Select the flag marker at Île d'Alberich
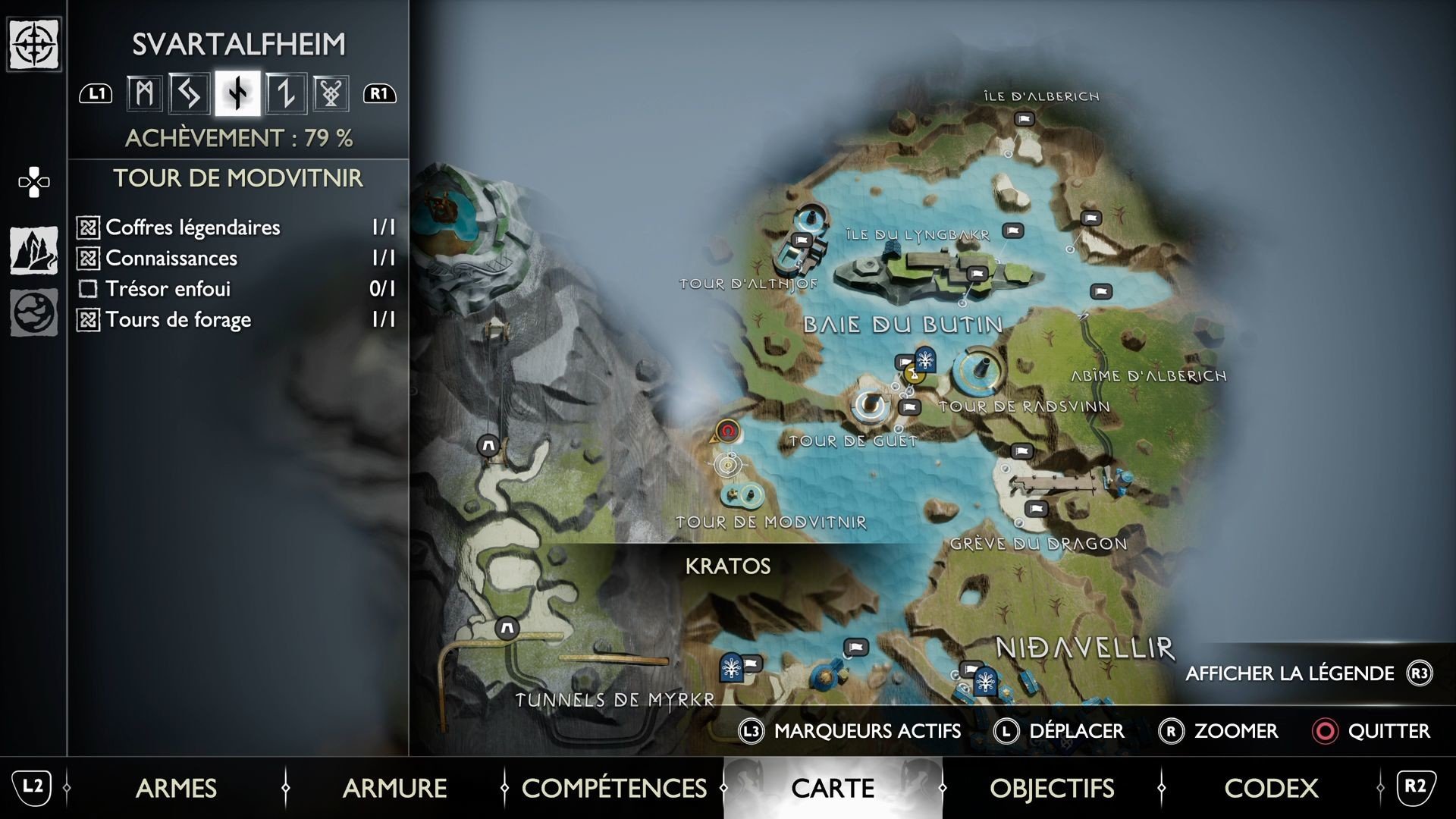1456x819 pixels. coord(1025,119)
